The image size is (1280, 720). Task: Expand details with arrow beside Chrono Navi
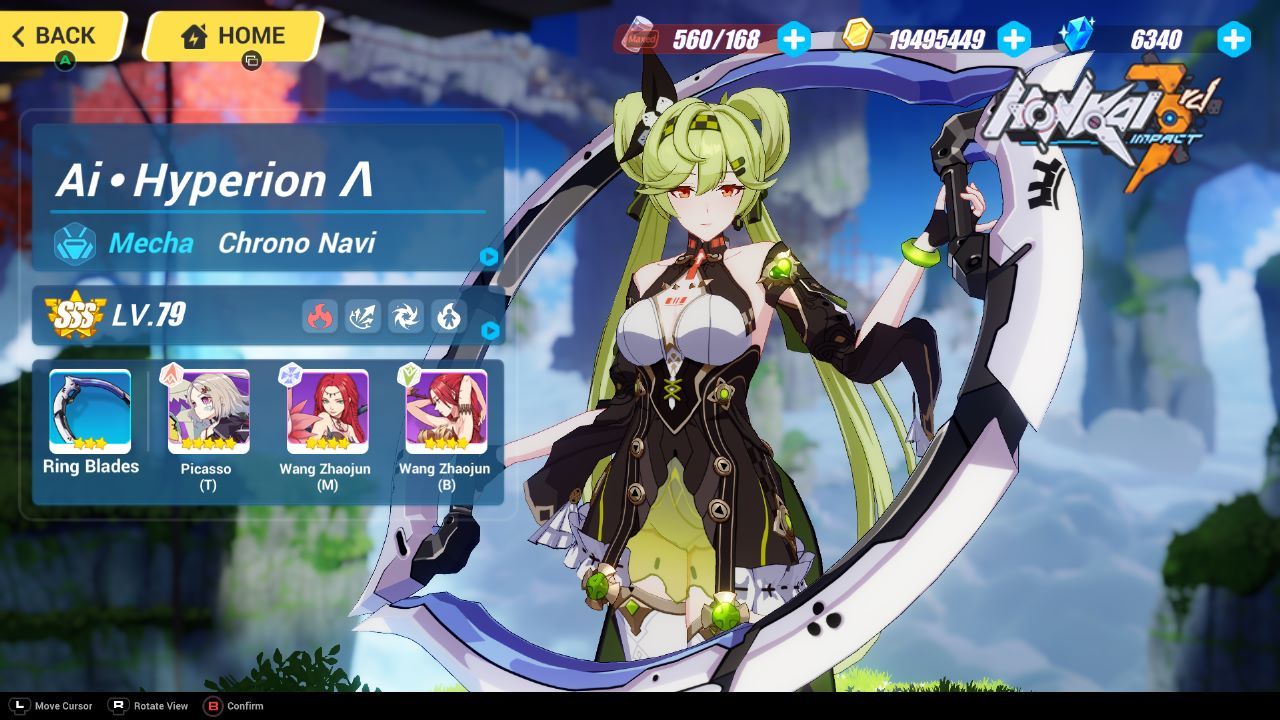coord(489,256)
